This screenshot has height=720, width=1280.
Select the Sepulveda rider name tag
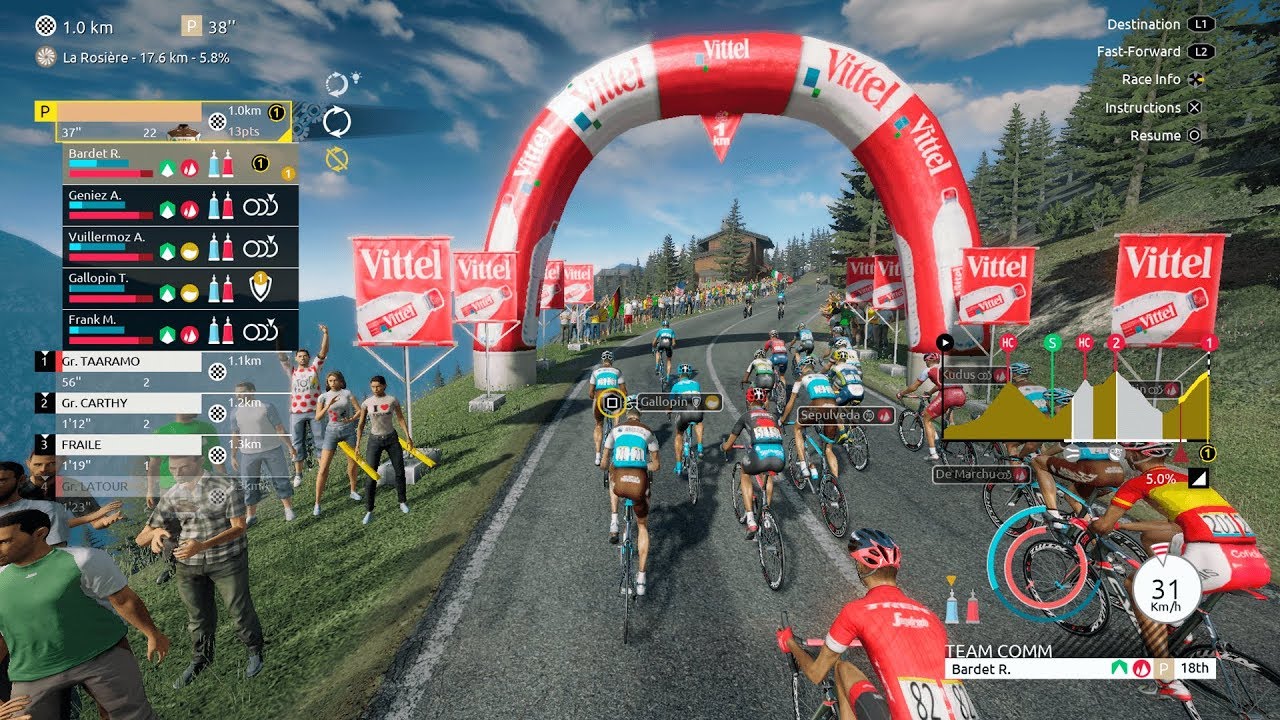click(x=845, y=415)
